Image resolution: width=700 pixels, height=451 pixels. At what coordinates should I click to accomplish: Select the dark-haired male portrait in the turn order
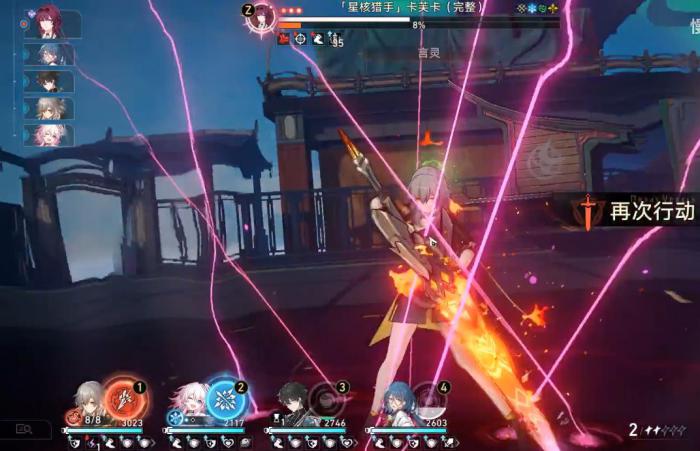pos(52,81)
